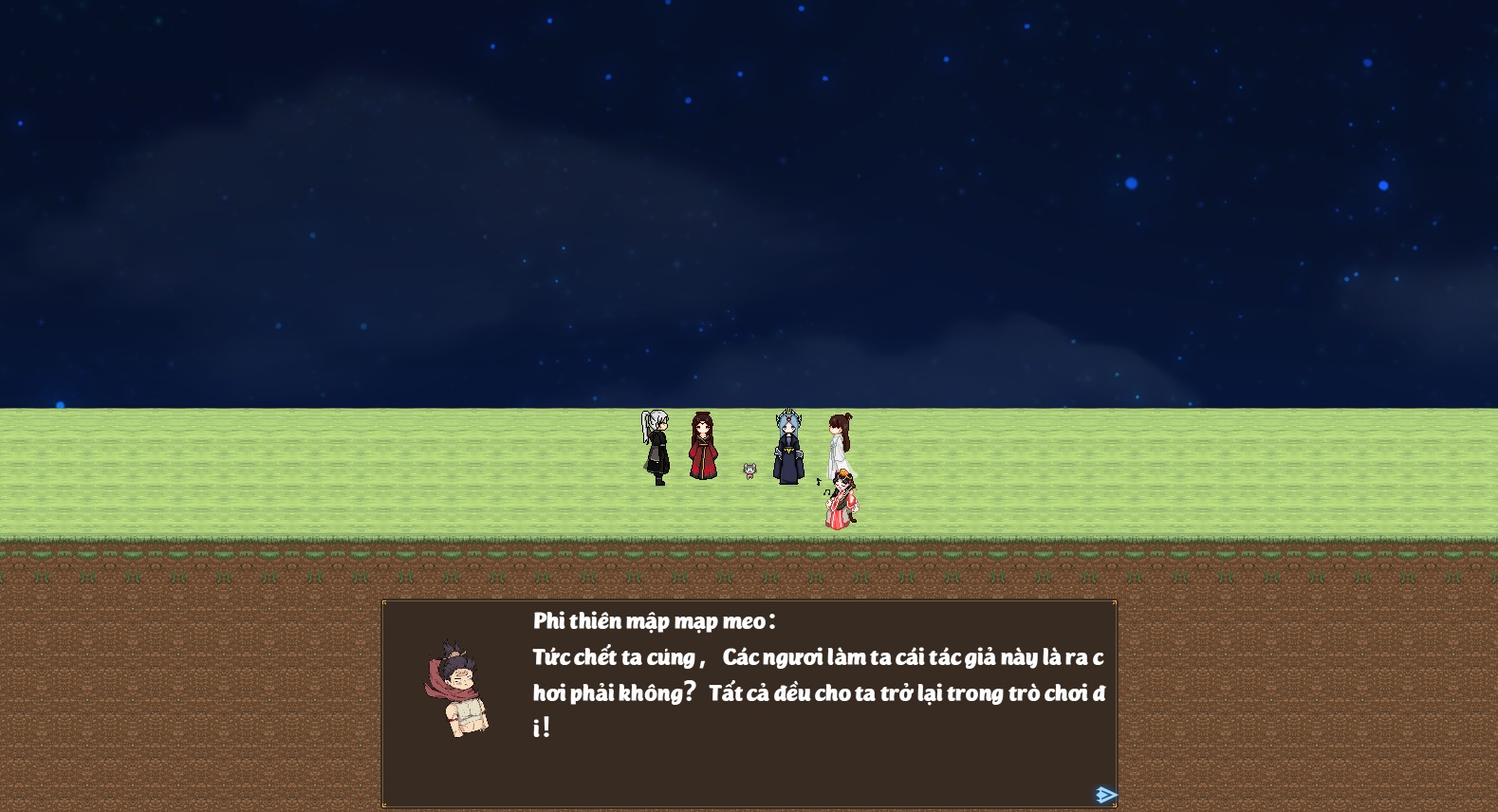Click the bottom-right corner of the dialogue window
The image size is (1498, 812).
[1113, 804]
